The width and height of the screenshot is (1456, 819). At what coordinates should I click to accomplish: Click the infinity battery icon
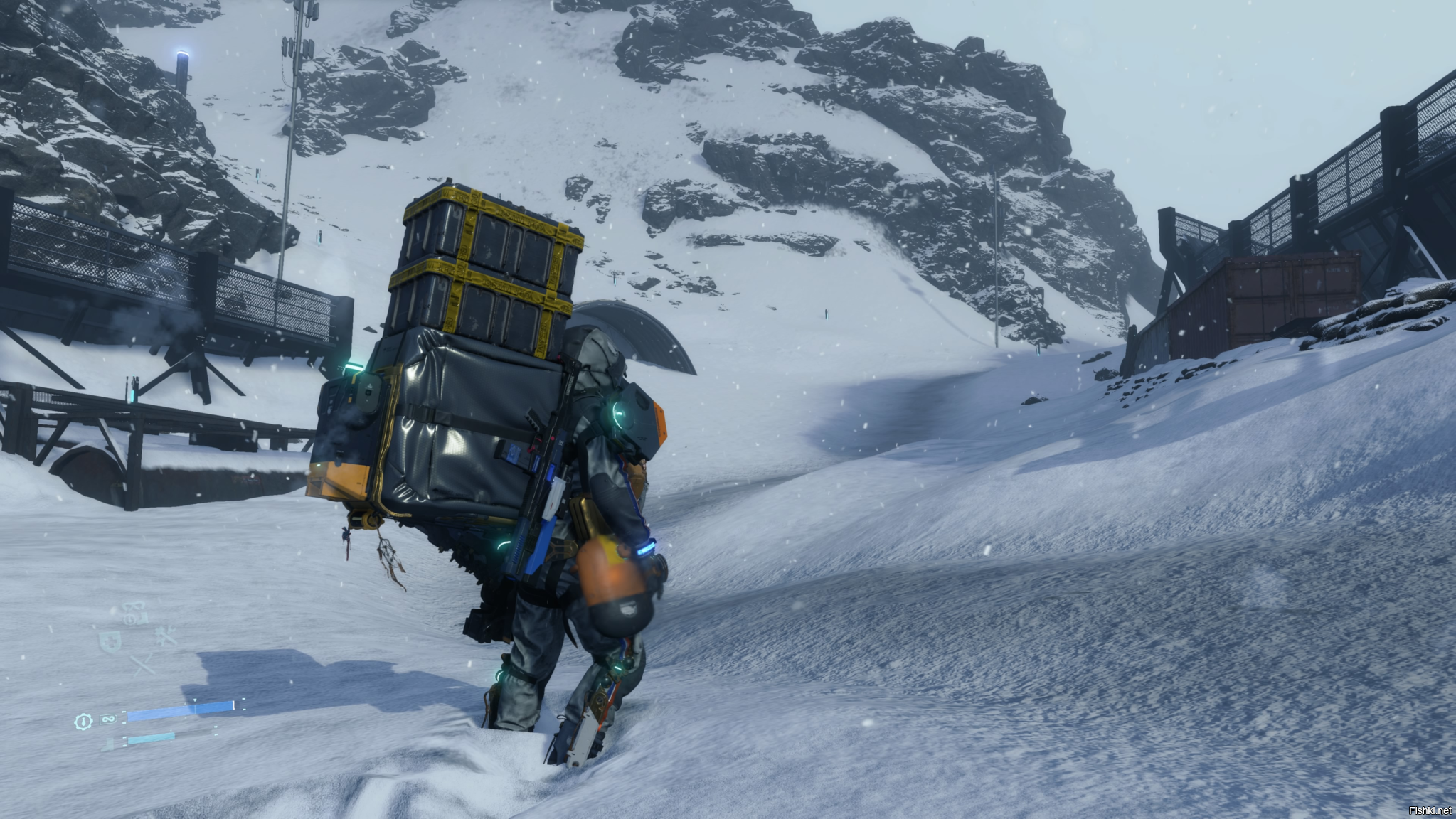[108, 719]
